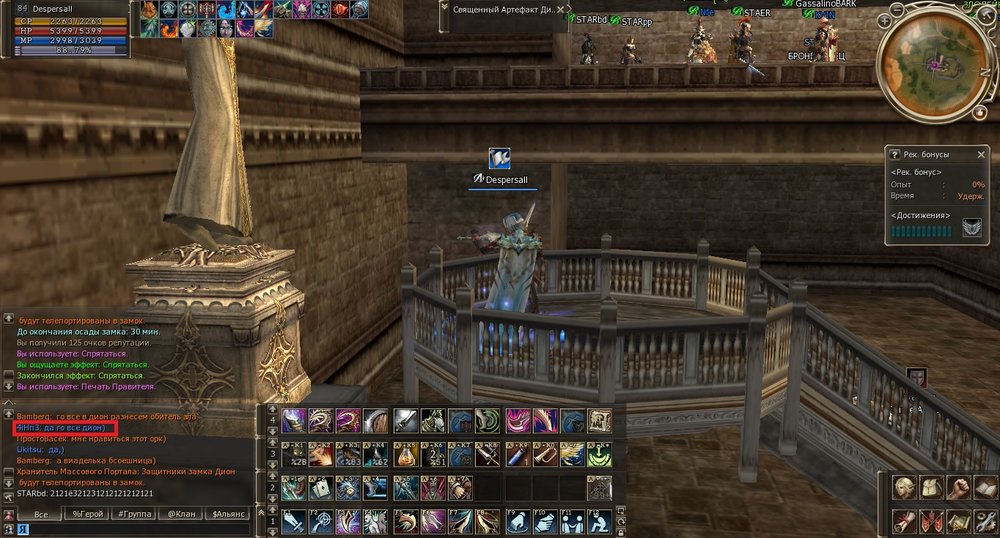The height and width of the screenshot is (538, 1000).
Task: Open the actions fist icon
Action: (x=958, y=487)
